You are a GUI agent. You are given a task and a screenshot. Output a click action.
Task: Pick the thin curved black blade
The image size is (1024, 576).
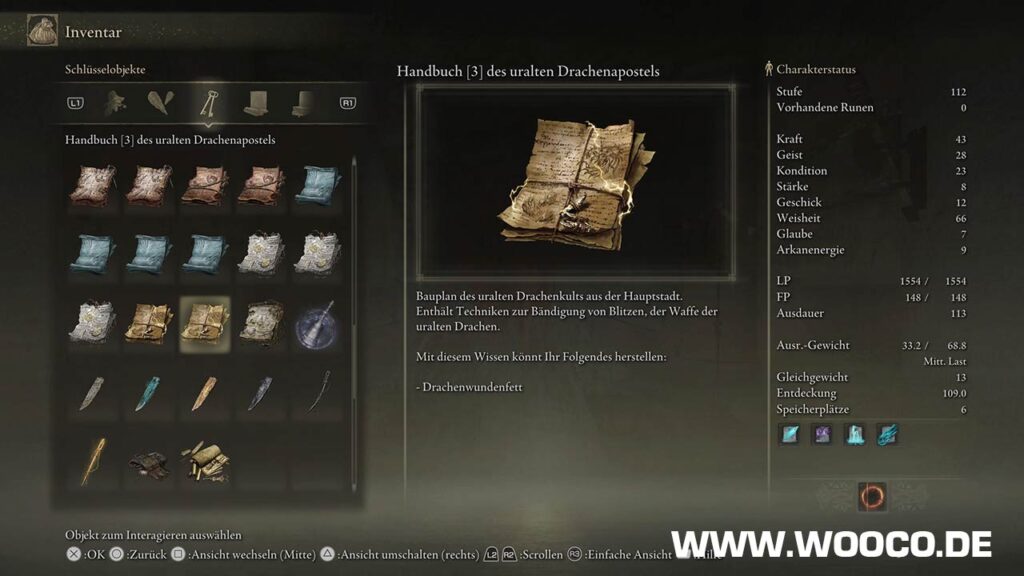click(318, 390)
